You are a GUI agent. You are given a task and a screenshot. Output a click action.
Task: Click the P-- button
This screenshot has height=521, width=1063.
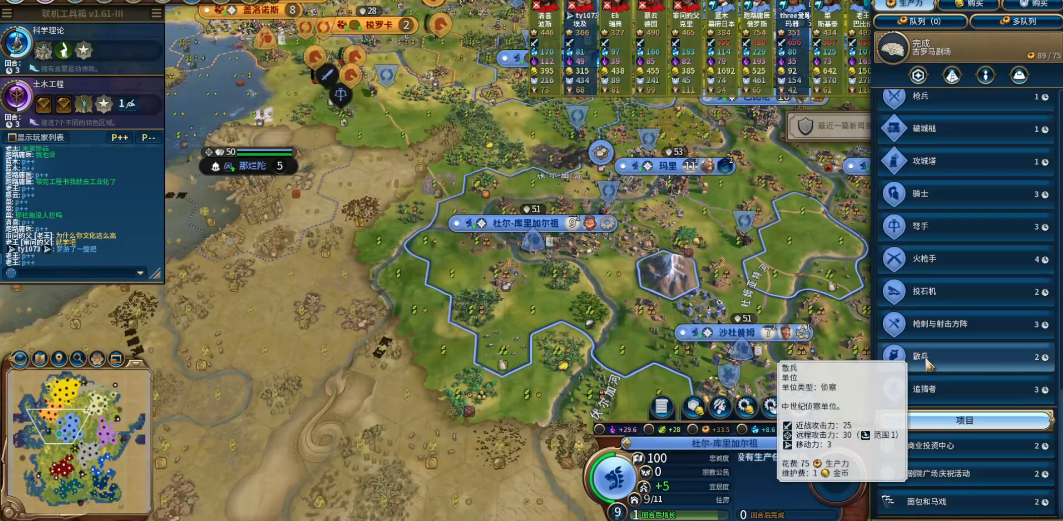(x=148, y=137)
